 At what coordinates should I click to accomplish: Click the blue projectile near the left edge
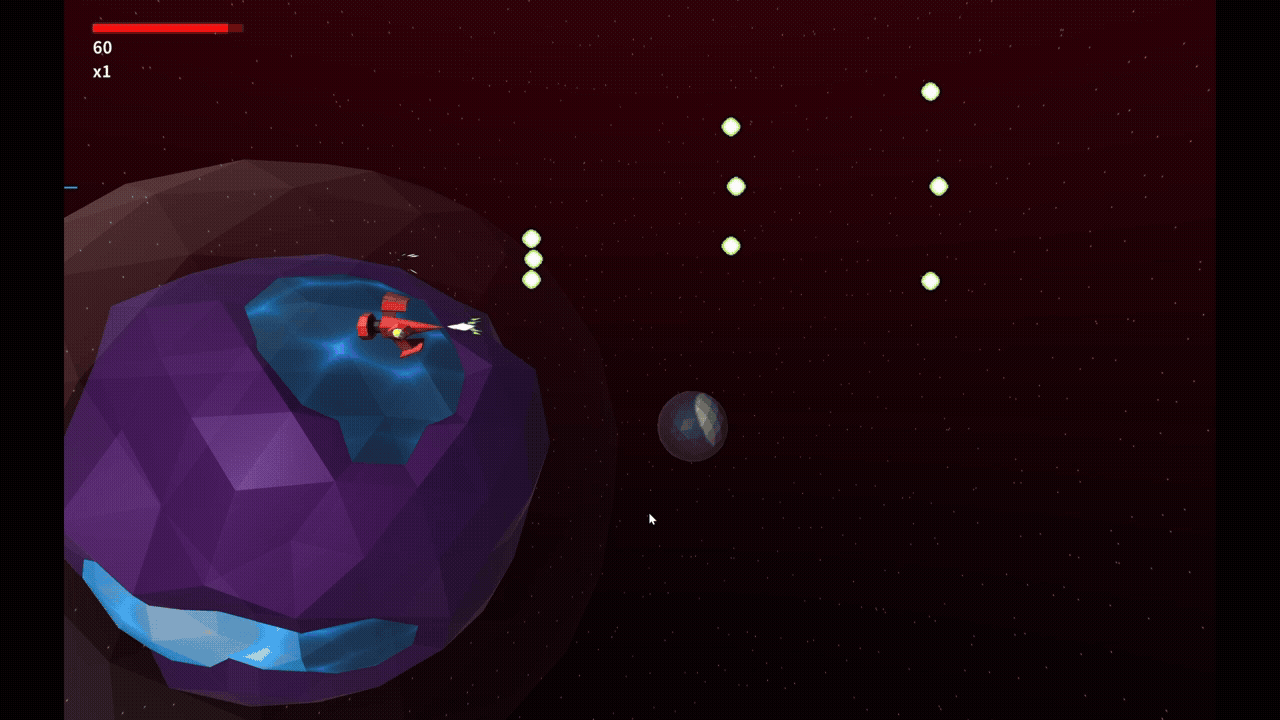coord(70,186)
